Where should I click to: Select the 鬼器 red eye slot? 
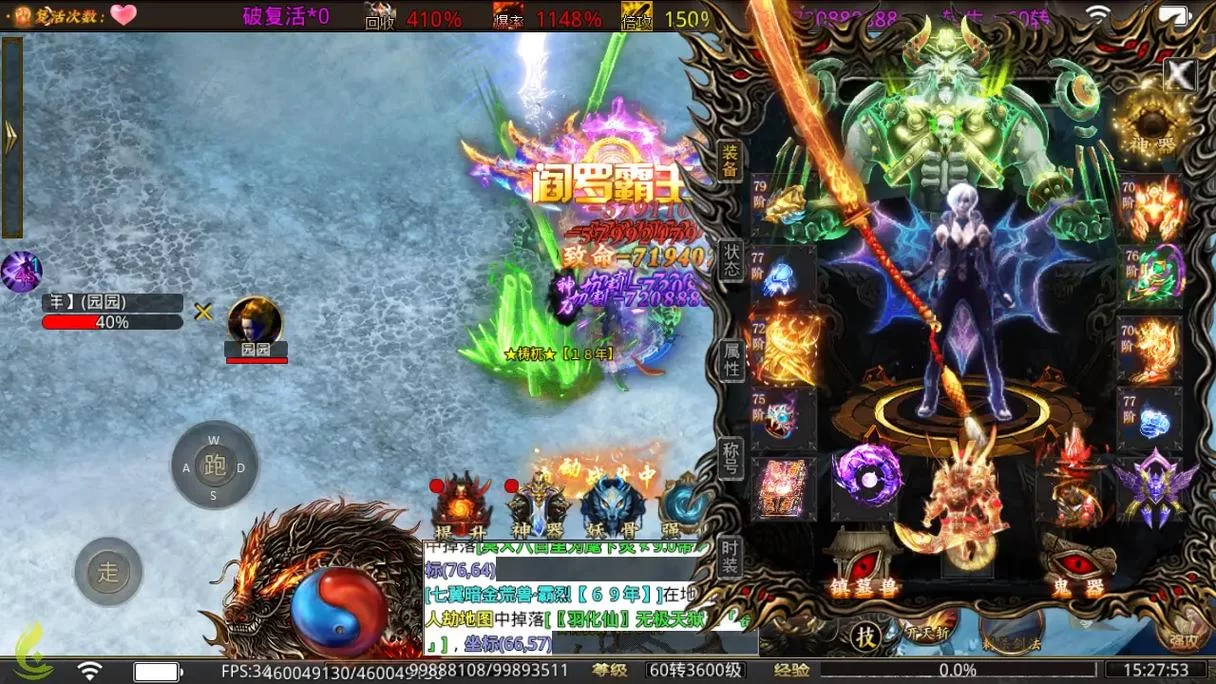(1078, 565)
